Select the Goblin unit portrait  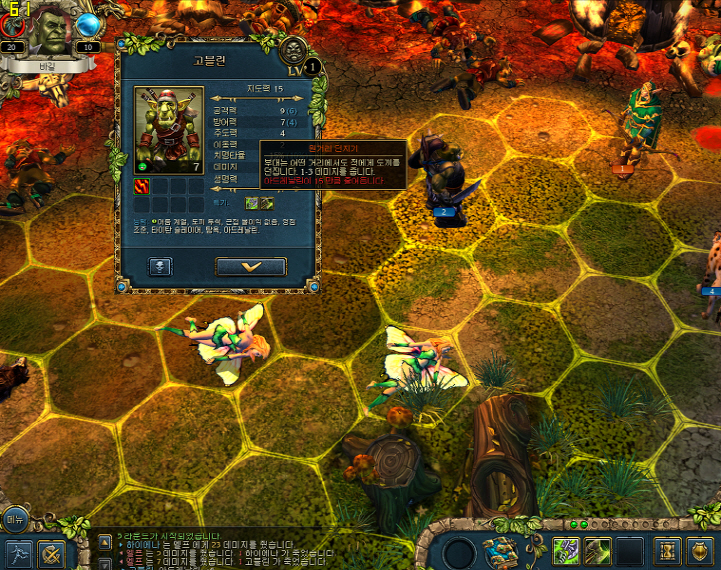click(168, 130)
